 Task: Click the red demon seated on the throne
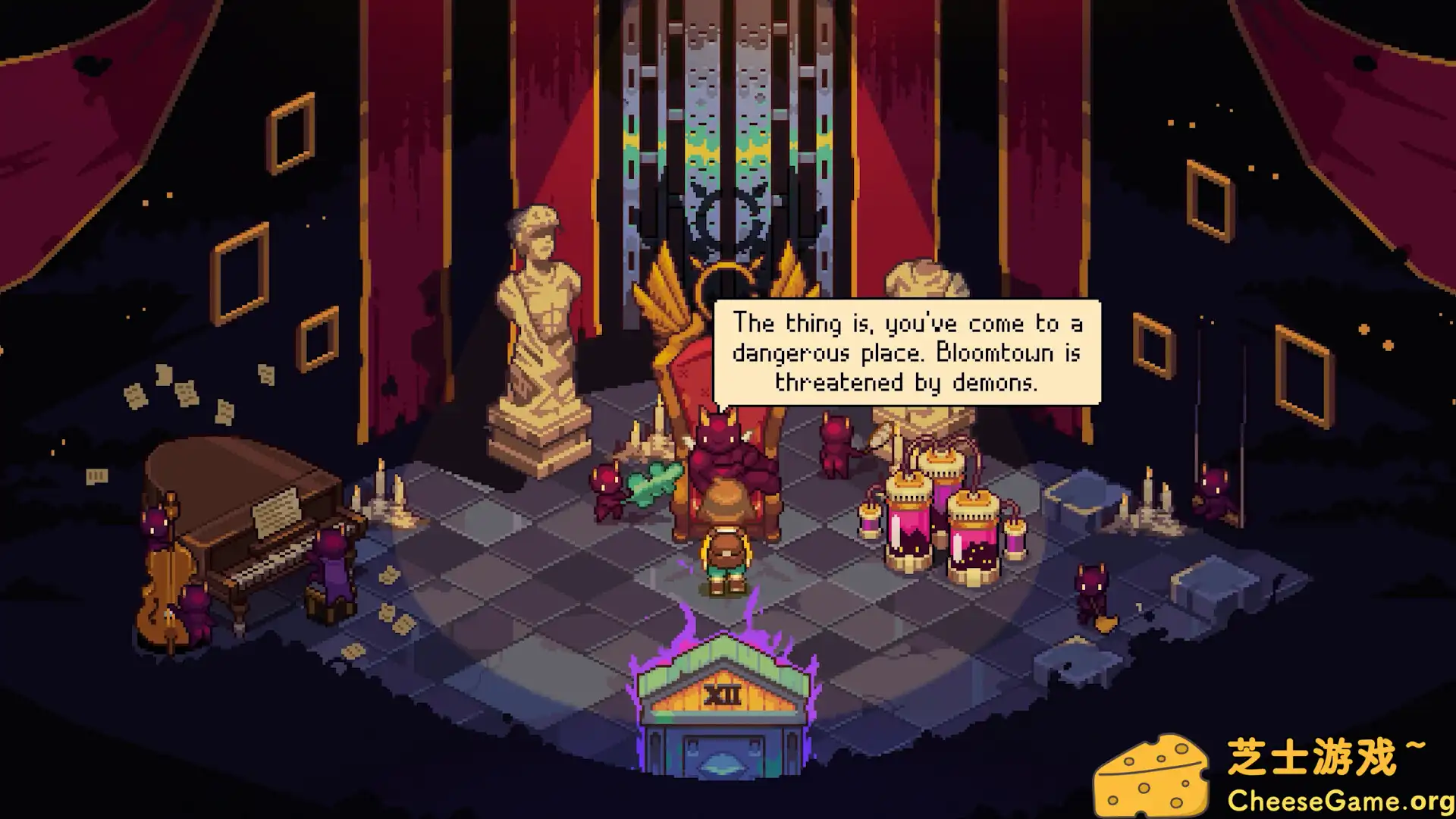720,455
